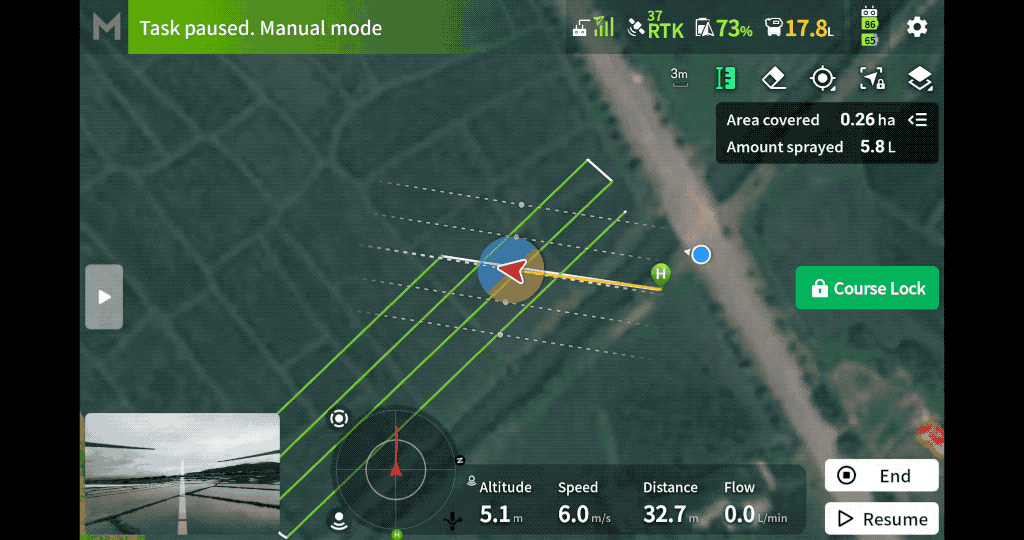1024x540 pixels.
Task: End the current task
Action: tap(881, 476)
